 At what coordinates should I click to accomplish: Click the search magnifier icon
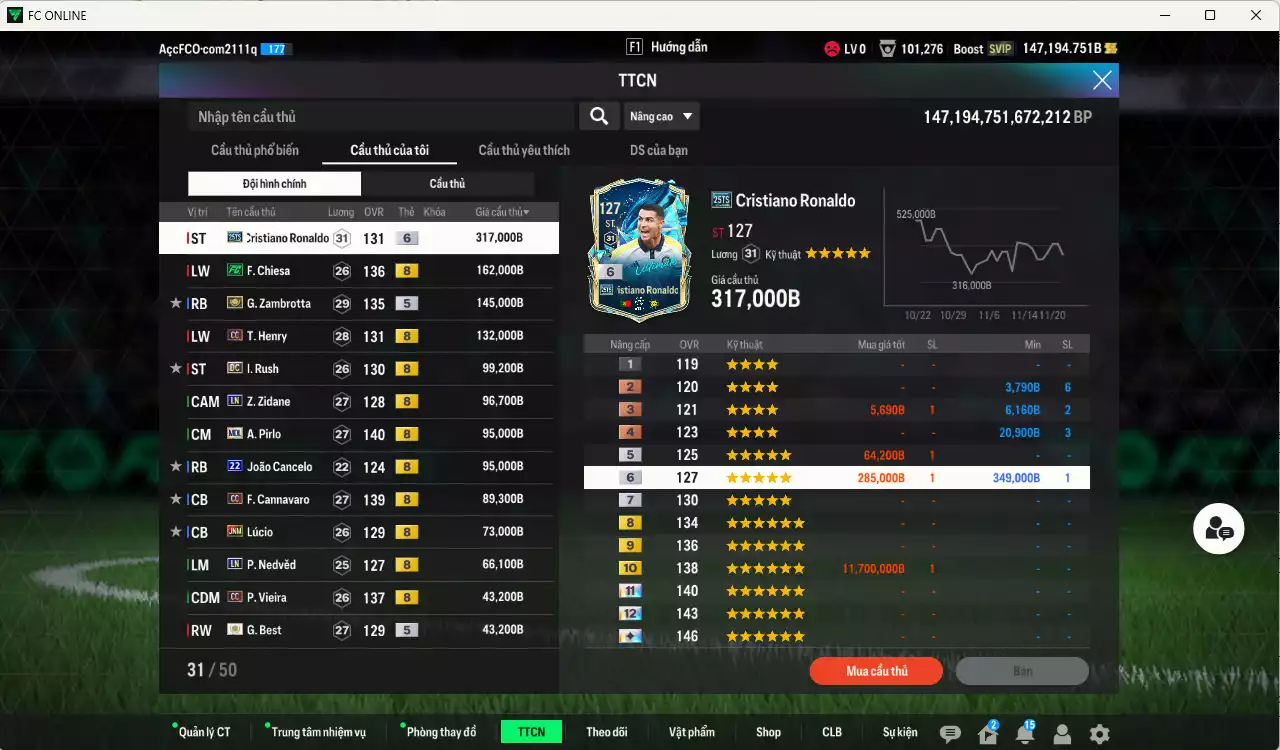click(599, 116)
